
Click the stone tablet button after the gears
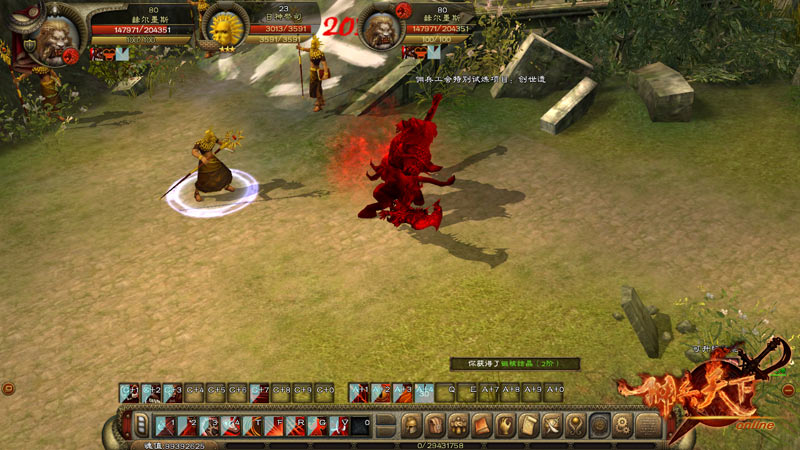(x=648, y=426)
